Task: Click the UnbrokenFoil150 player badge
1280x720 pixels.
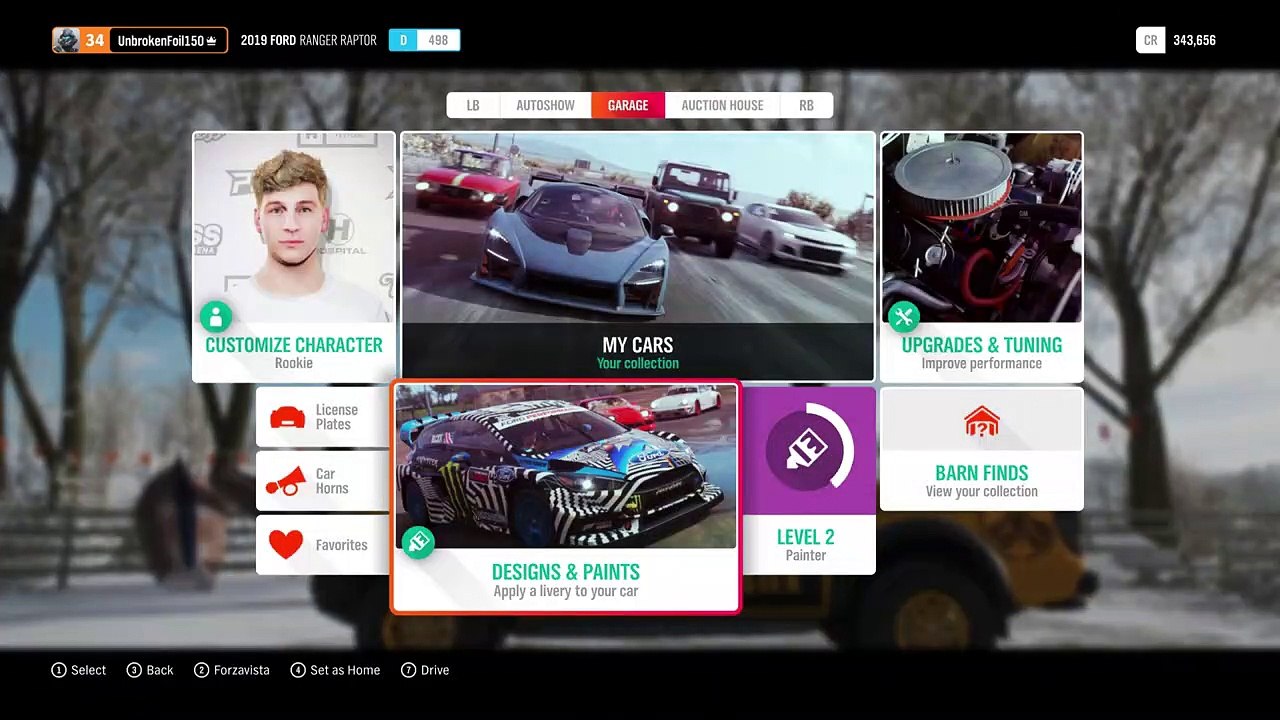Action: 140,40
